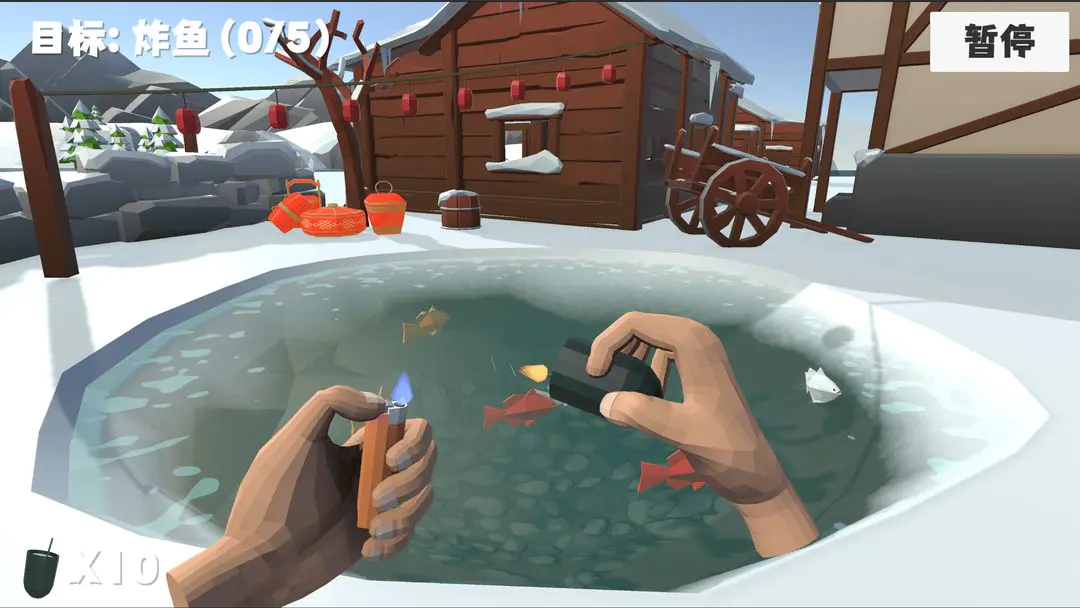The image size is (1080, 608).
Task: Click the 目标 炸鱼 objective tracker
Action: tap(180, 38)
